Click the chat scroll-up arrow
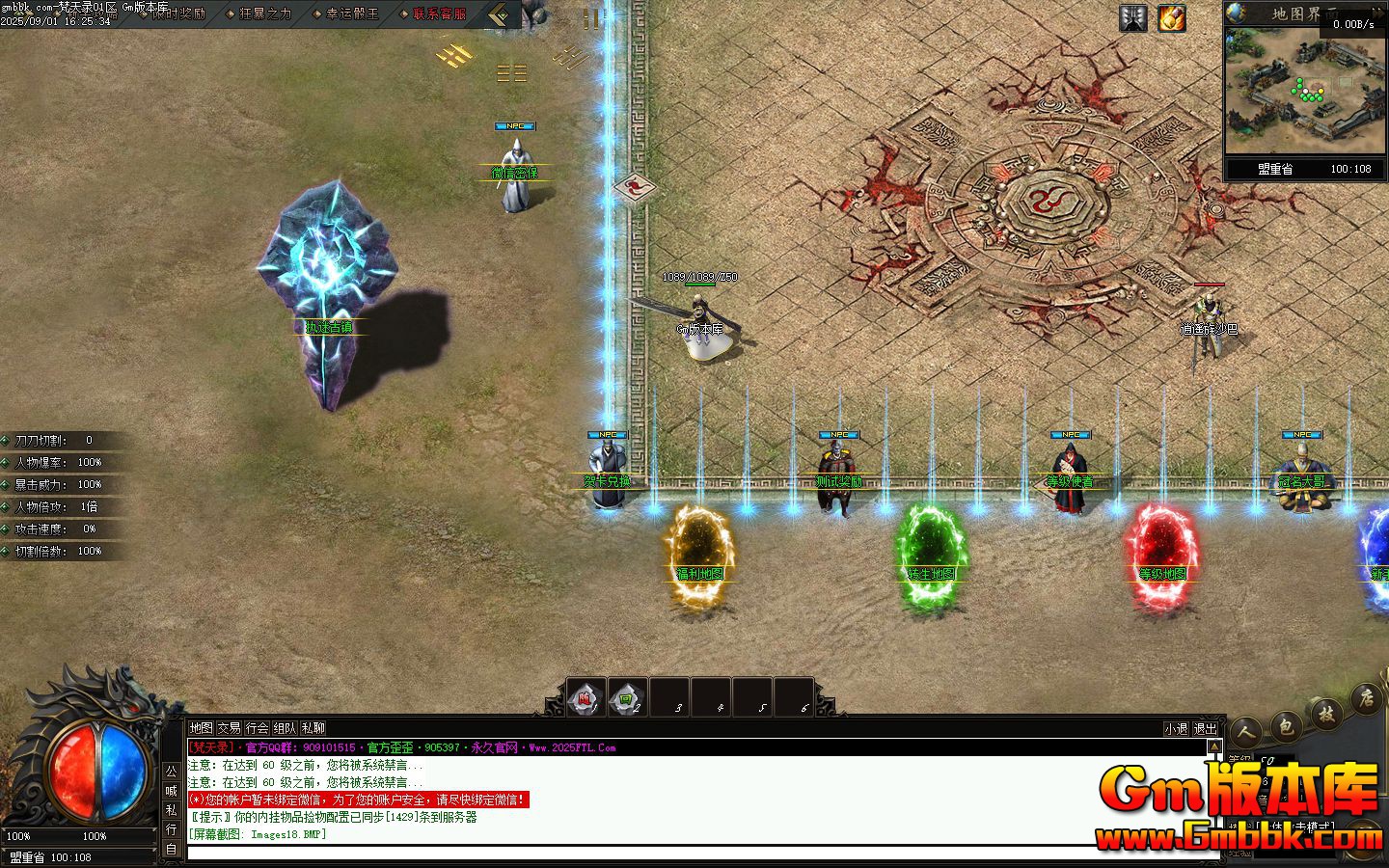1389x868 pixels. tap(1214, 746)
